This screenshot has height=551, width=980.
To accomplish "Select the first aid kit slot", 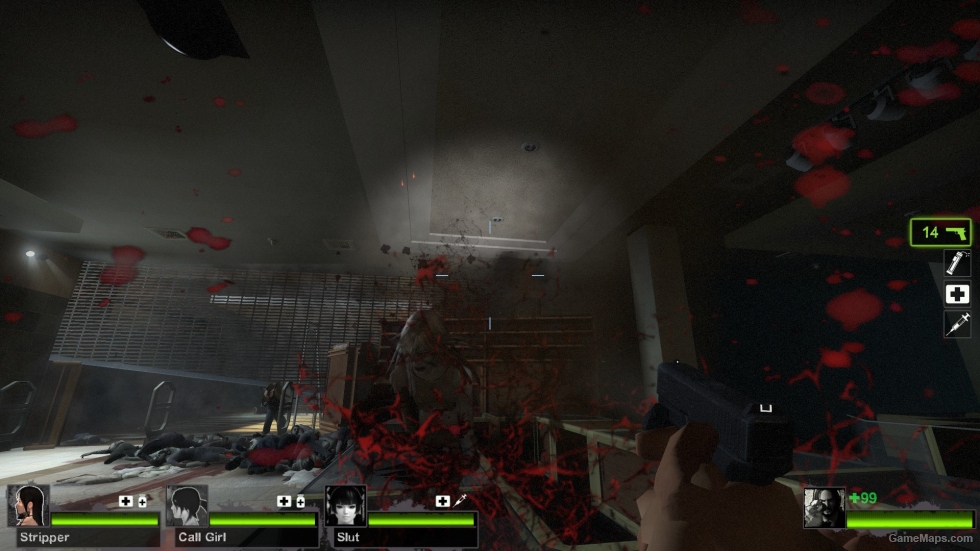I will 957,294.
